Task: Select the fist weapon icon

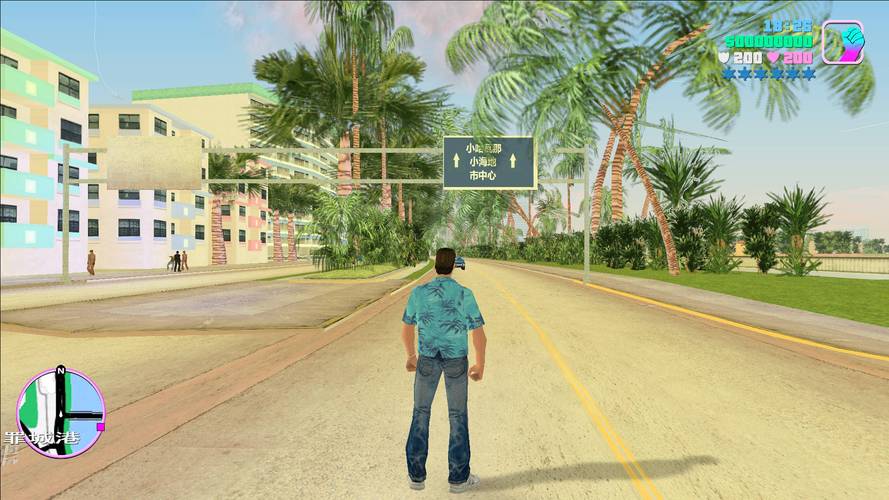Action: click(842, 43)
